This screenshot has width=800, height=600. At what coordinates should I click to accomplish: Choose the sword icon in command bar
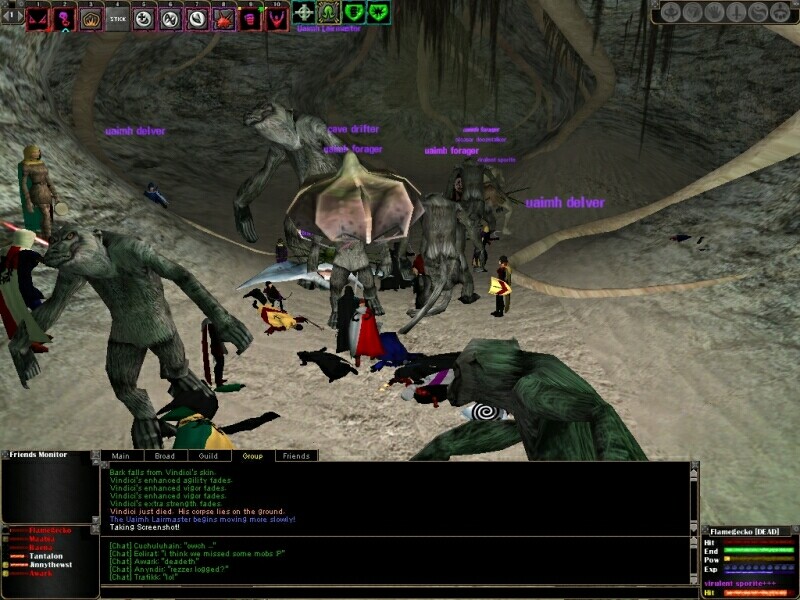(x=736, y=13)
